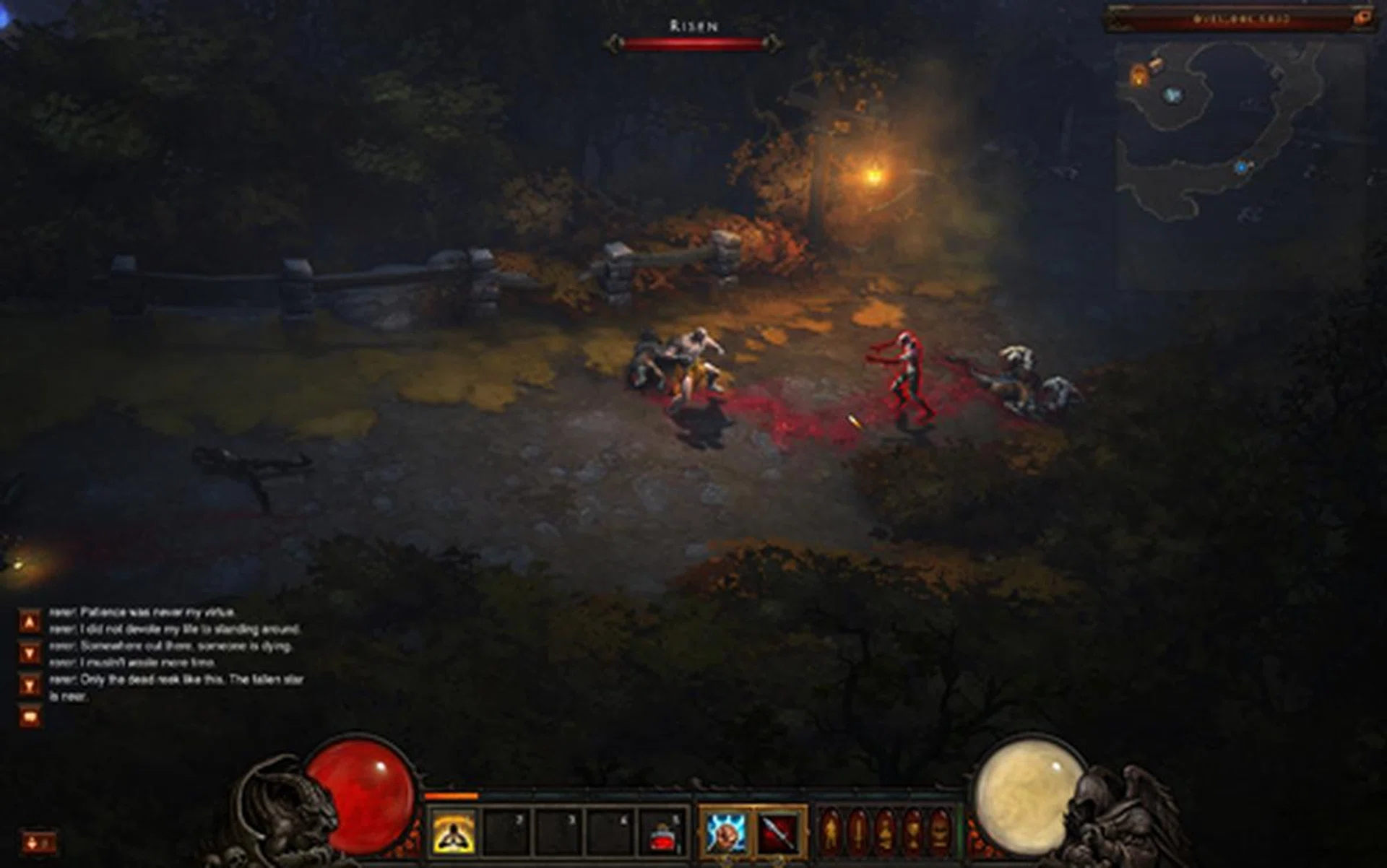Activate the right-mouse sword skill
This screenshot has height=868, width=1387.
[x=778, y=831]
